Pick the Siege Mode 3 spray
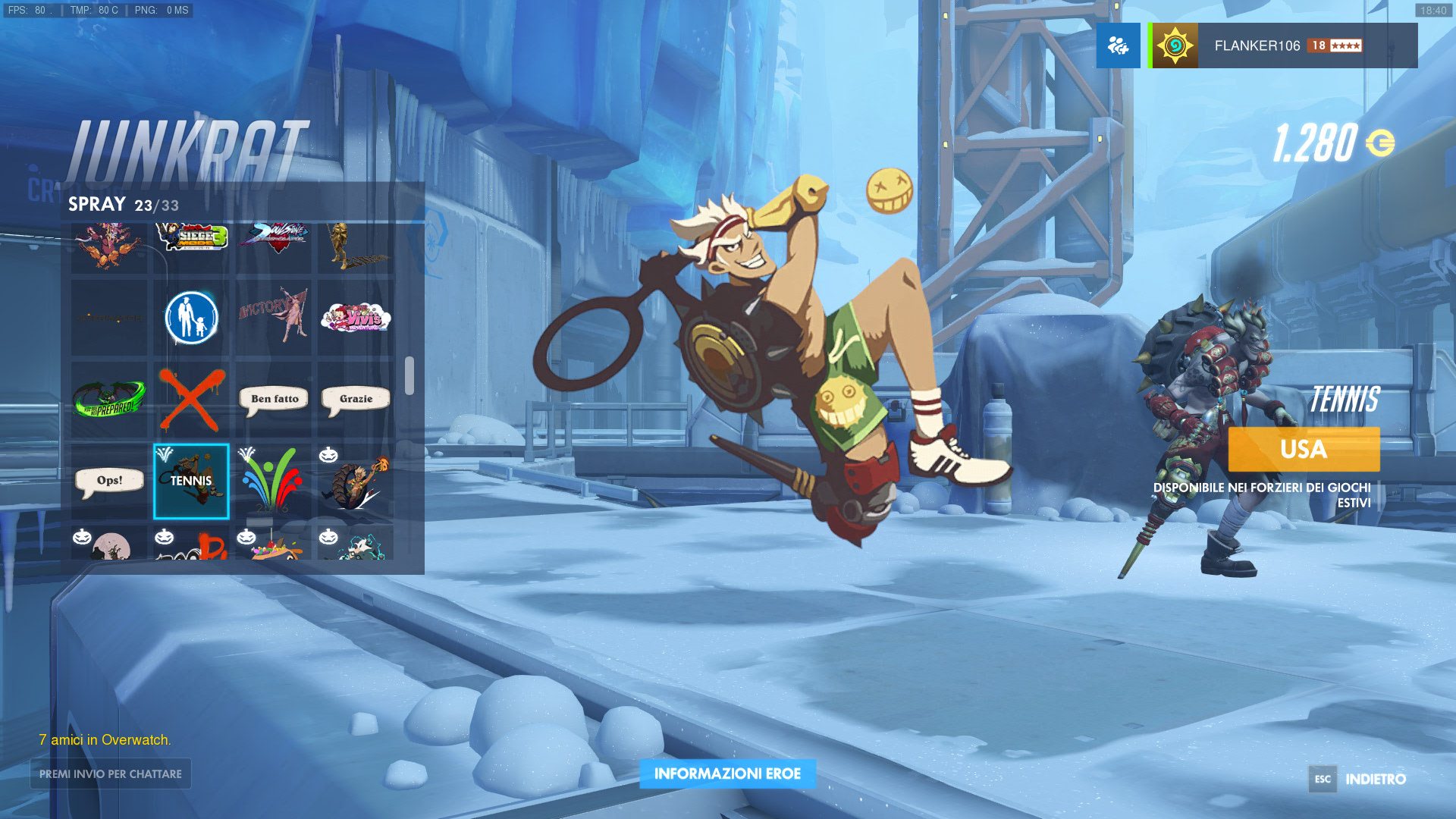This screenshot has height=819, width=1456. [191, 238]
